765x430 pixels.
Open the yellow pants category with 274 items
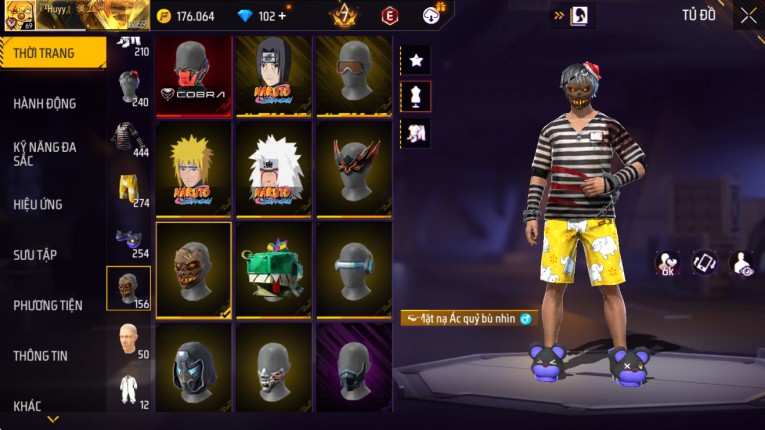(x=128, y=188)
